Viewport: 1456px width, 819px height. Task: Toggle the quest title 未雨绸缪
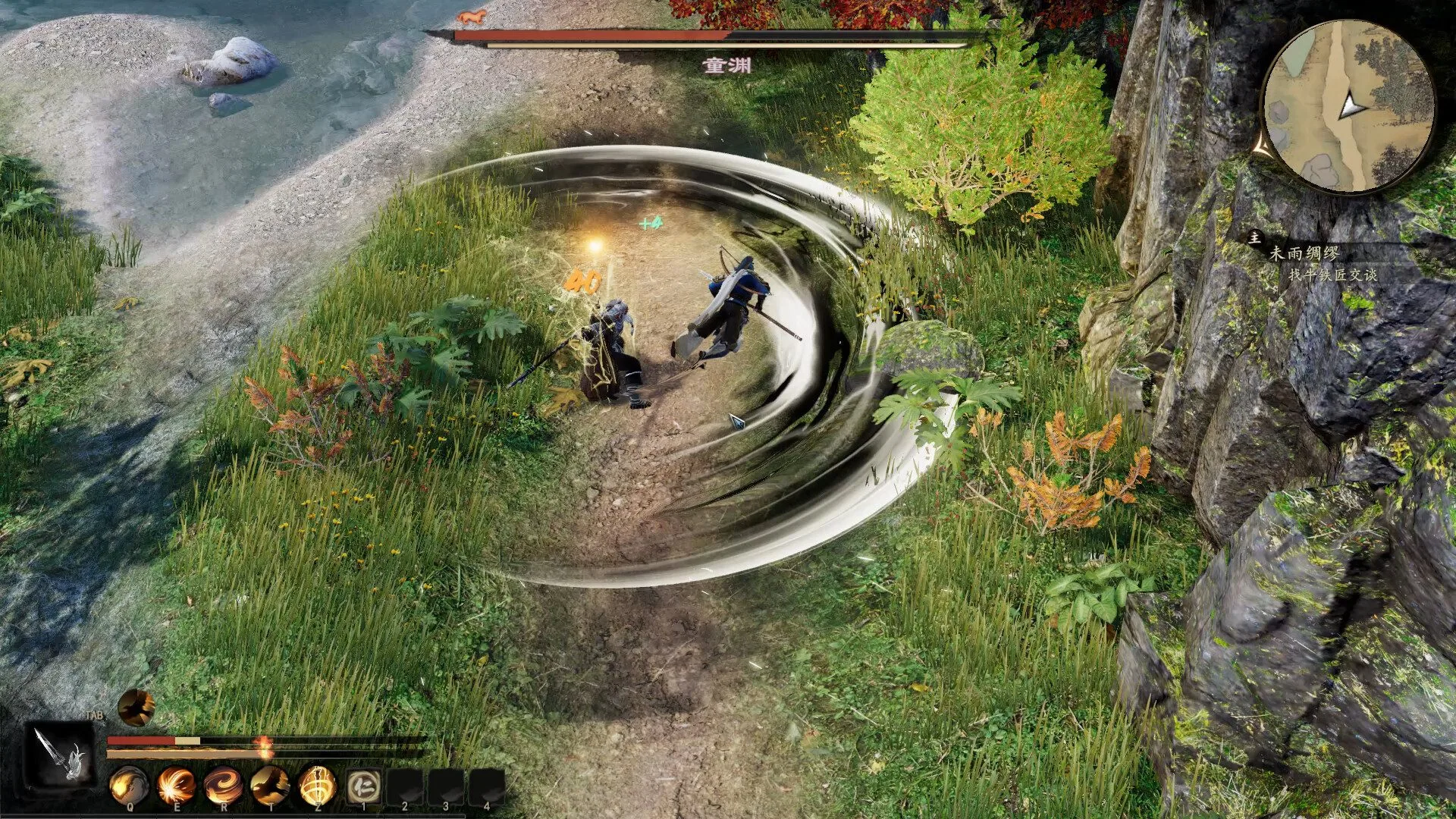pyautogui.click(x=1306, y=254)
